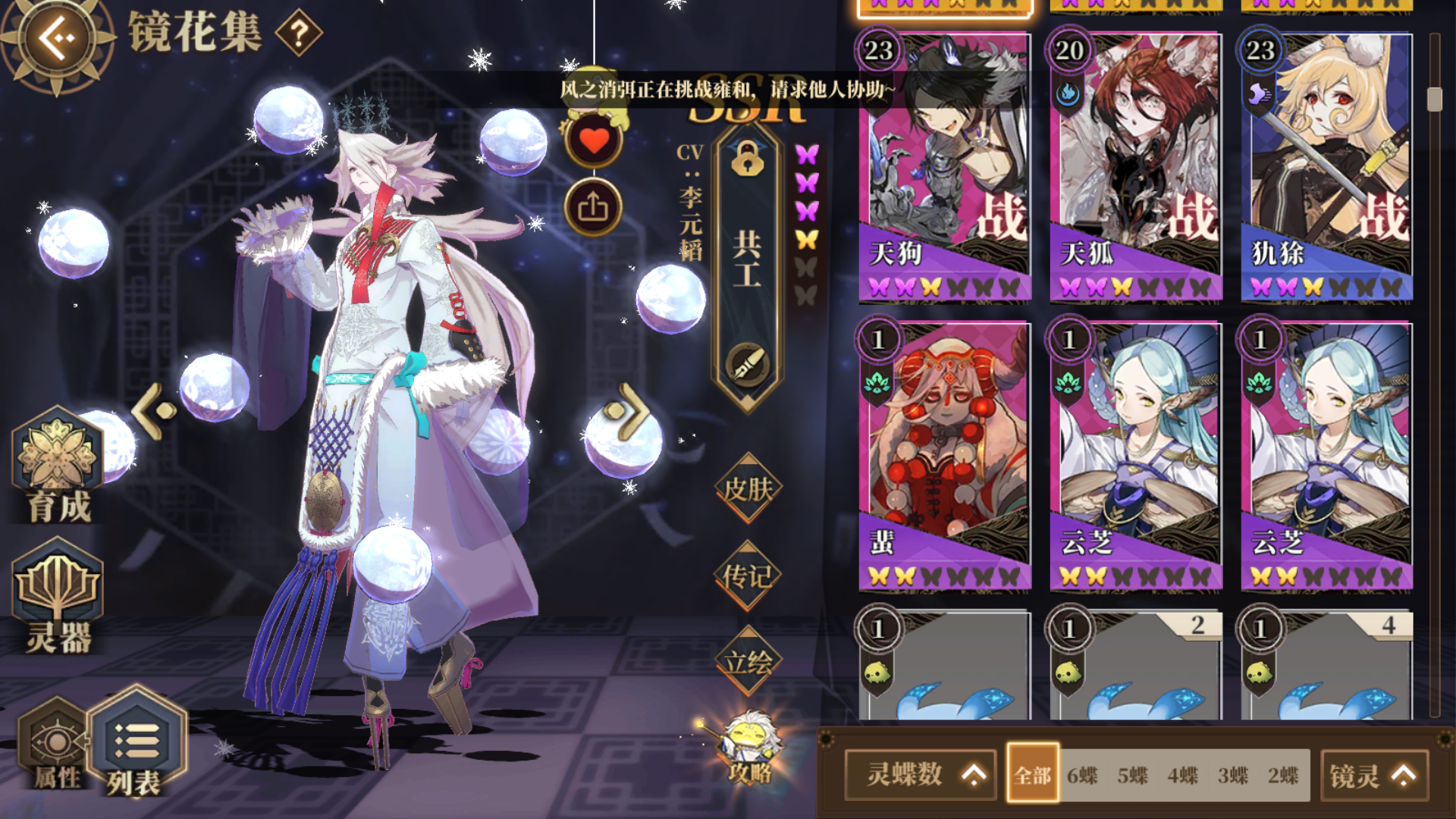Click the right arrow to view next character

(x=633, y=412)
